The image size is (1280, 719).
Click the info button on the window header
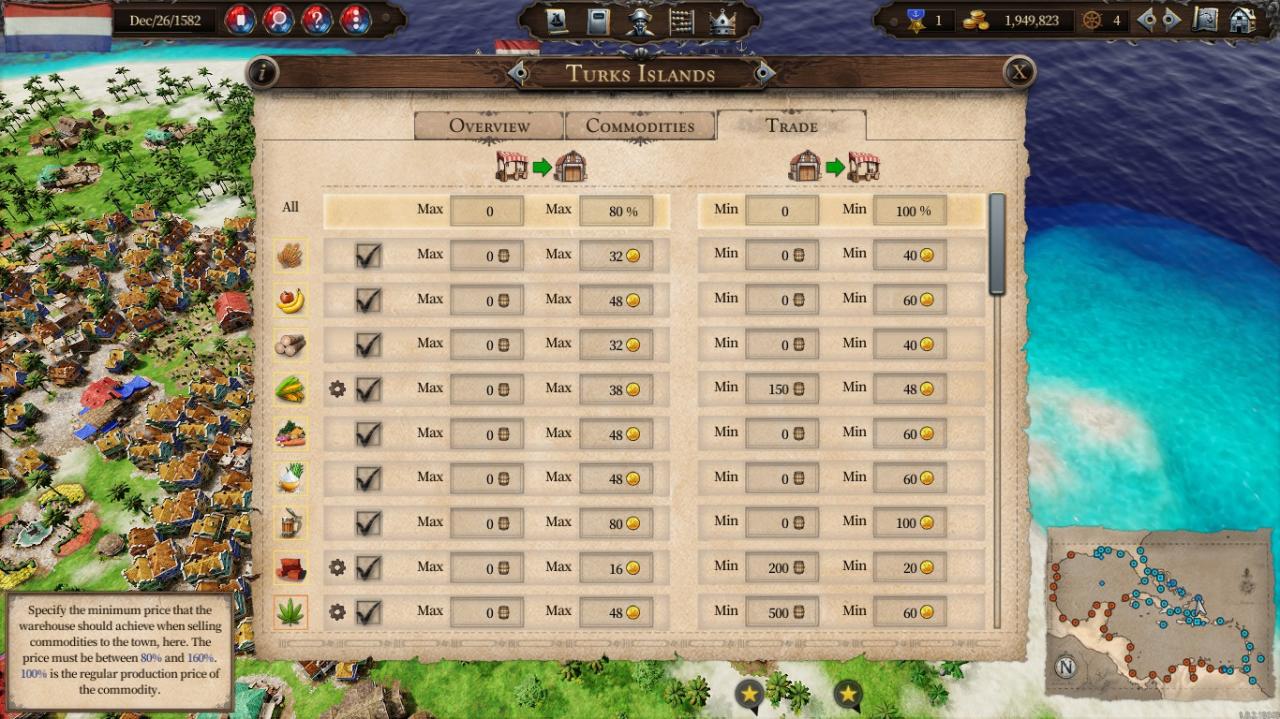point(262,72)
